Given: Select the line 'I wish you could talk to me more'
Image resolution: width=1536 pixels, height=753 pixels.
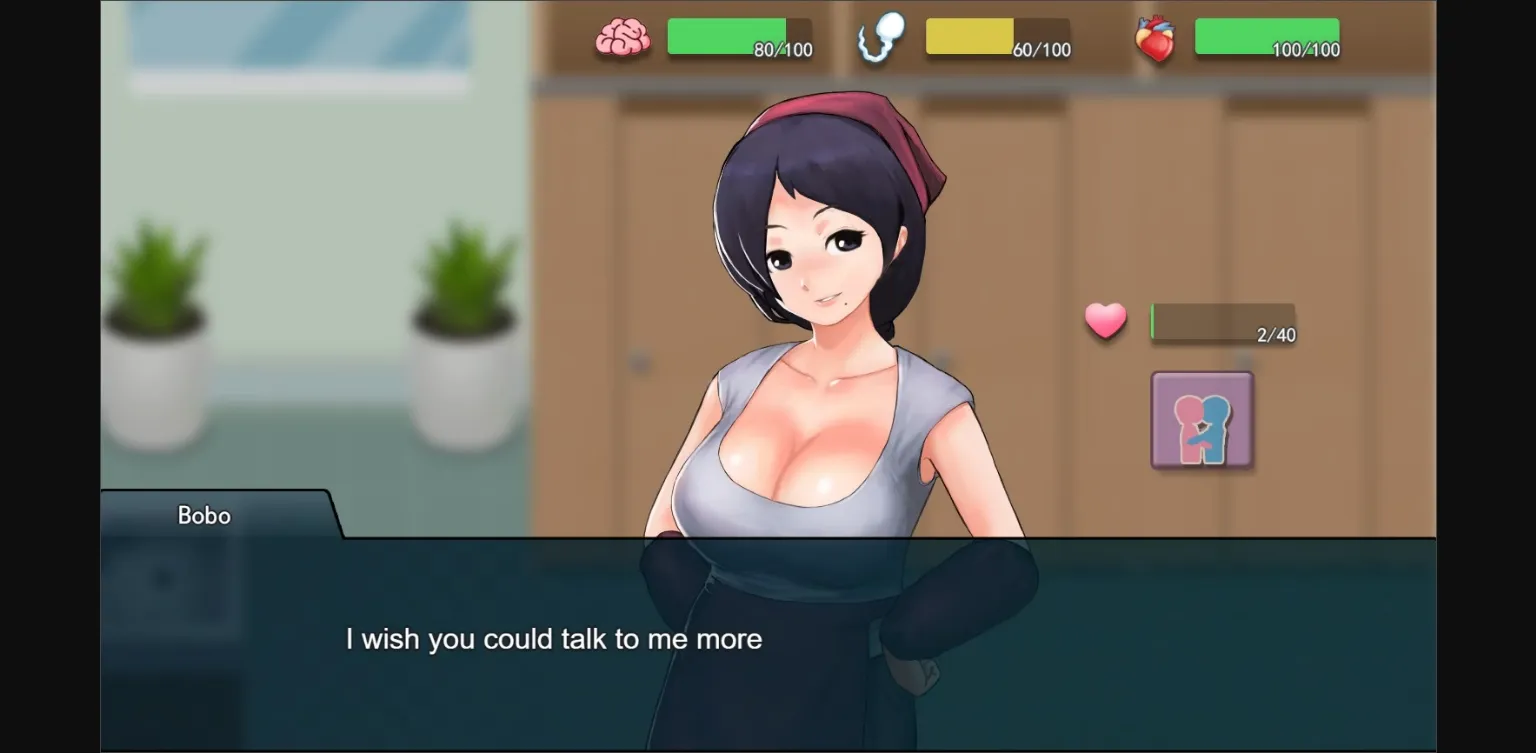Looking at the screenshot, I should tap(554, 639).
